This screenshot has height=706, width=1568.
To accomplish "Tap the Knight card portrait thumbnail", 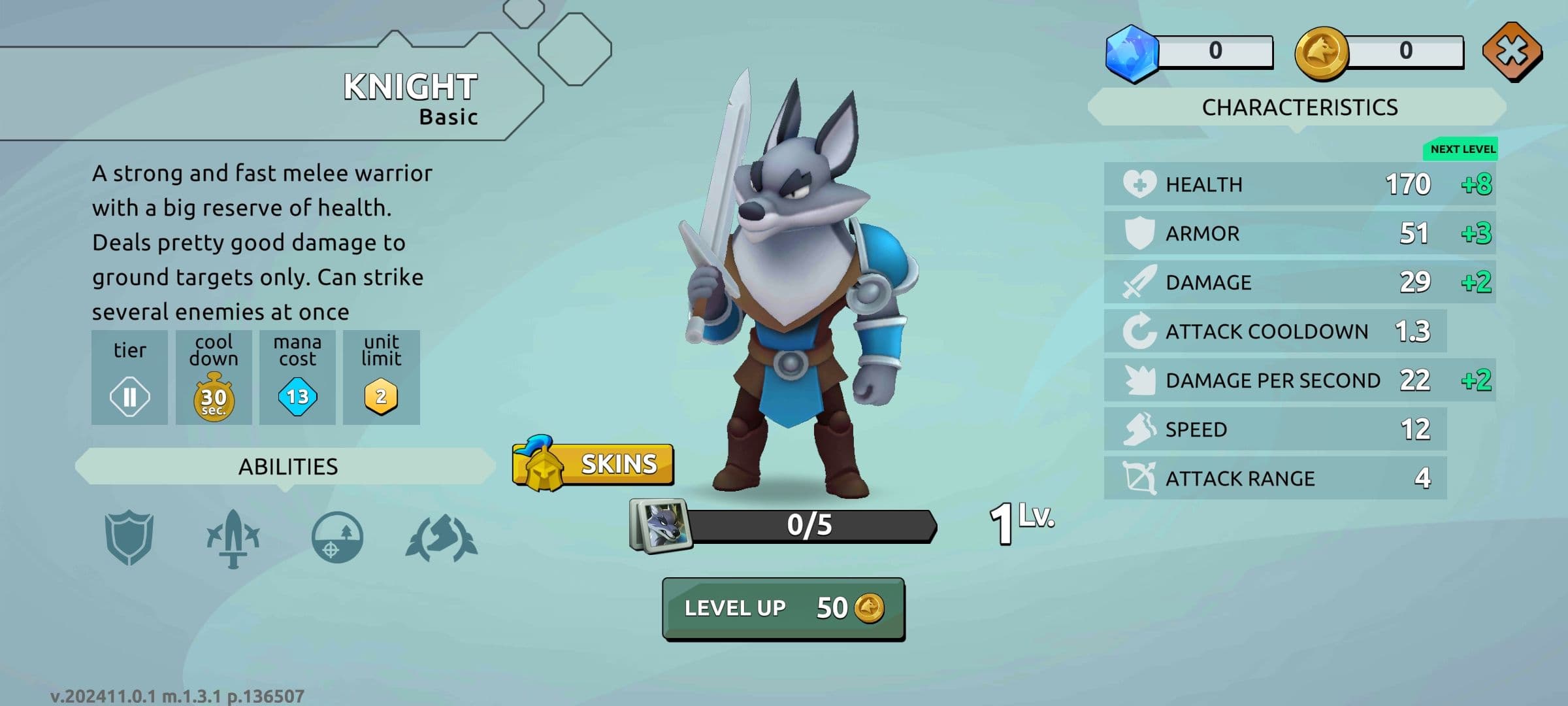I will 660,526.
